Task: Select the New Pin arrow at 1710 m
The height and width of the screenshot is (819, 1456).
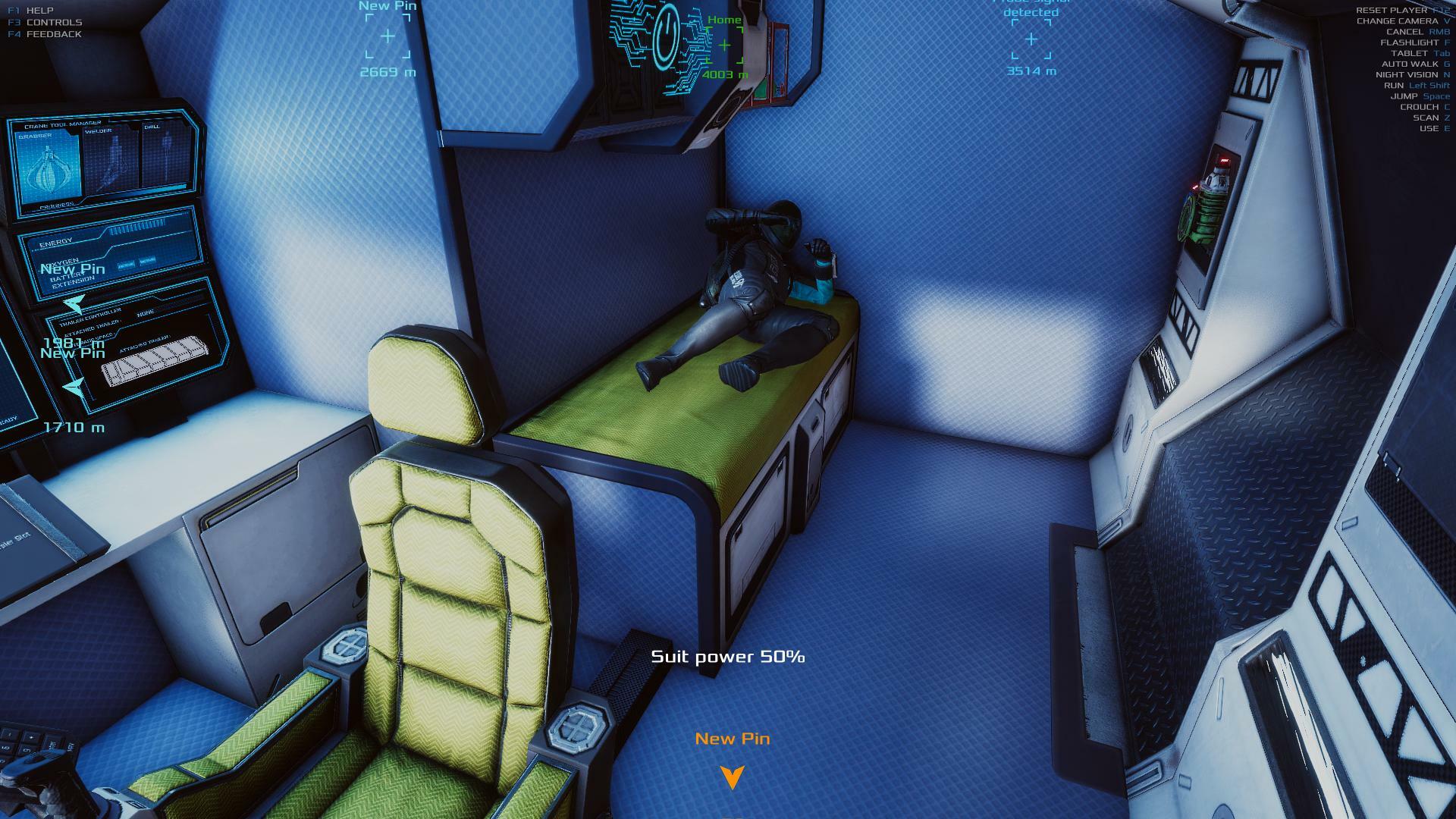Action: coord(74,388)
